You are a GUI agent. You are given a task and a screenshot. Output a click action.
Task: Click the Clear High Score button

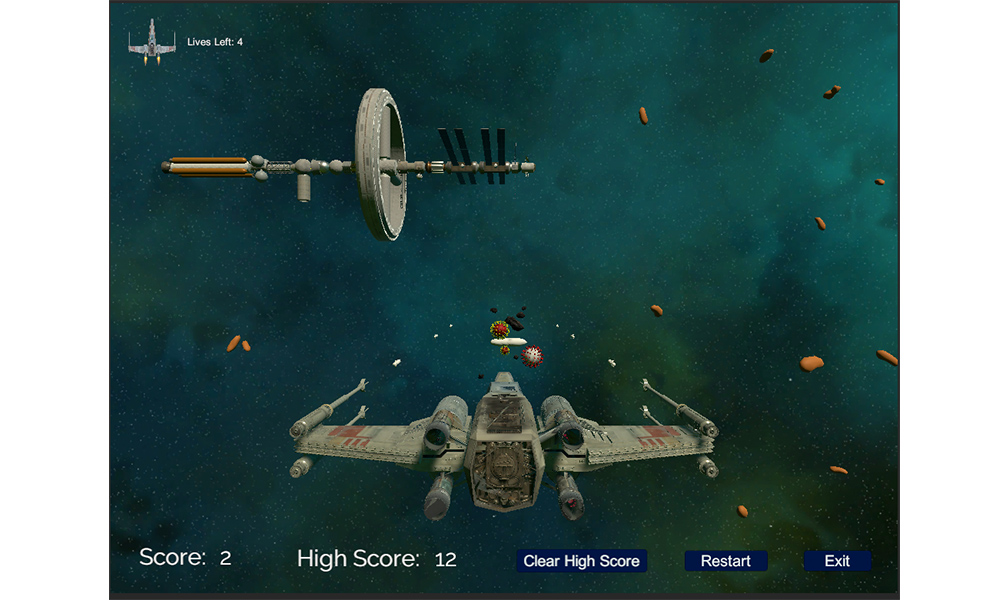(582, 561)
